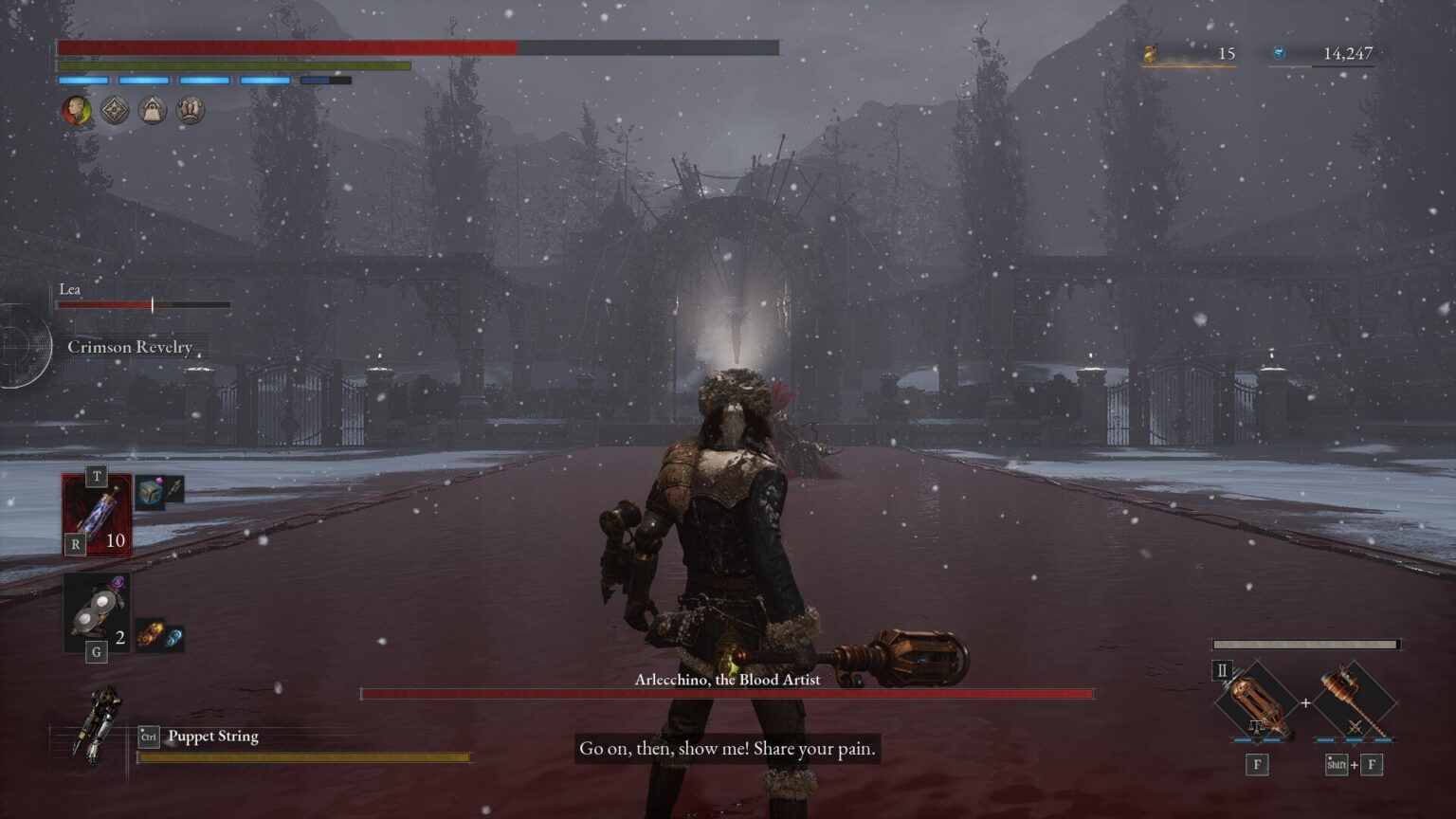Click Arlecchino's boss health bar
Viewport: 1456px width, 819px height.
[728, 693]
